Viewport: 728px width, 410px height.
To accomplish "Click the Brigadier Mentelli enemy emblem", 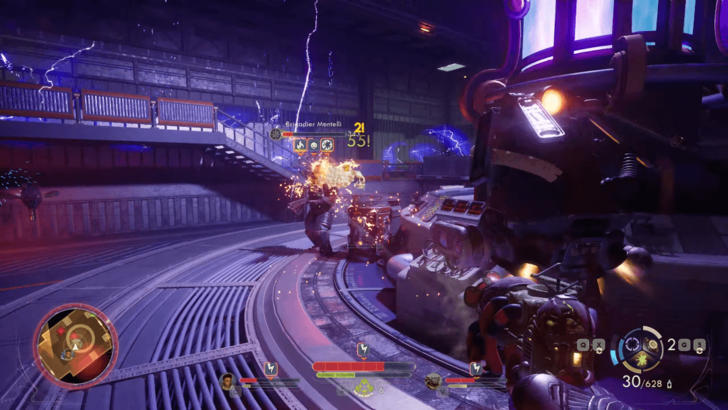I will coord(275,133).
